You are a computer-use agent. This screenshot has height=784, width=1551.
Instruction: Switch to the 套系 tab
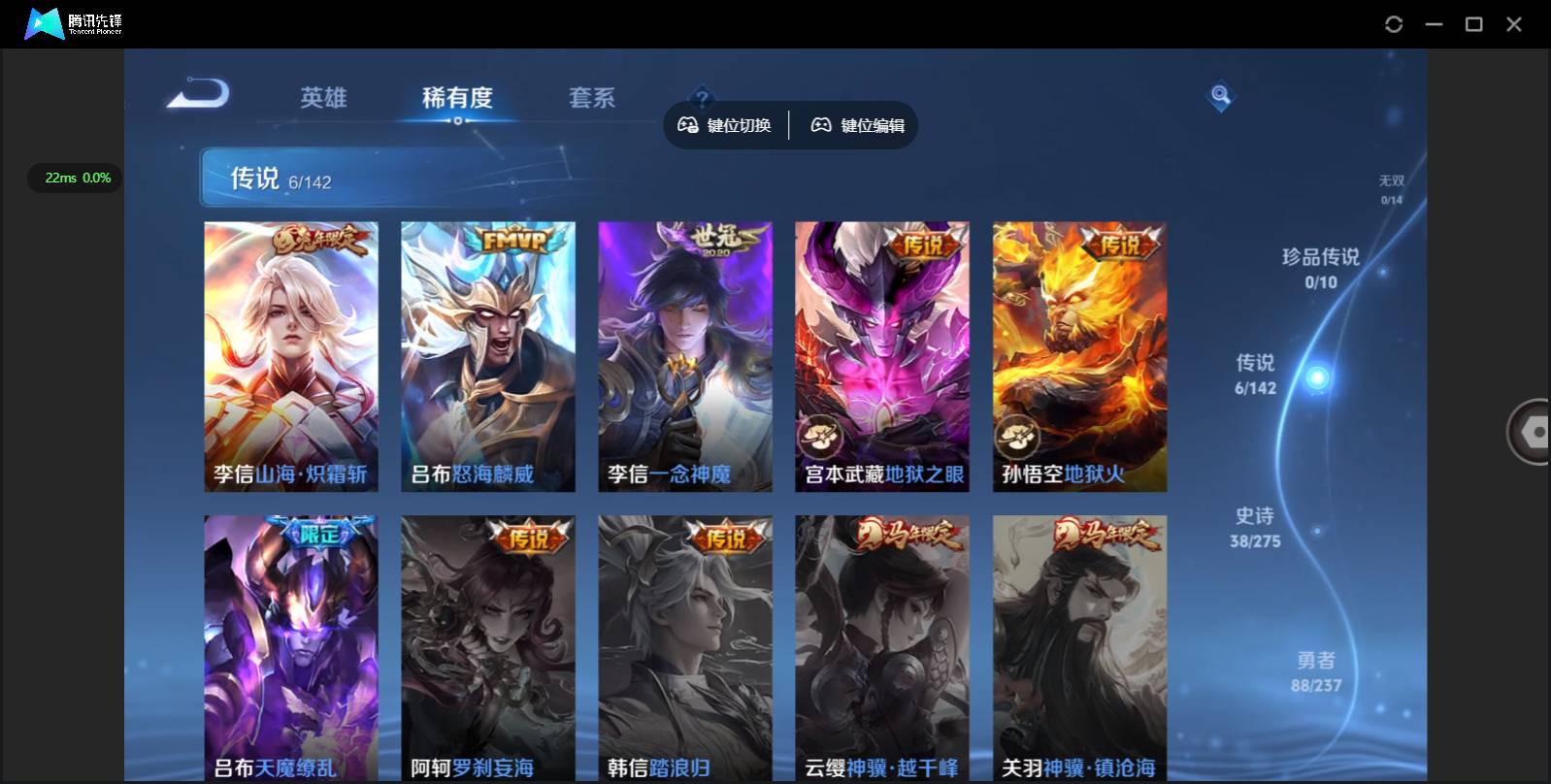click(x=592, y=97)
